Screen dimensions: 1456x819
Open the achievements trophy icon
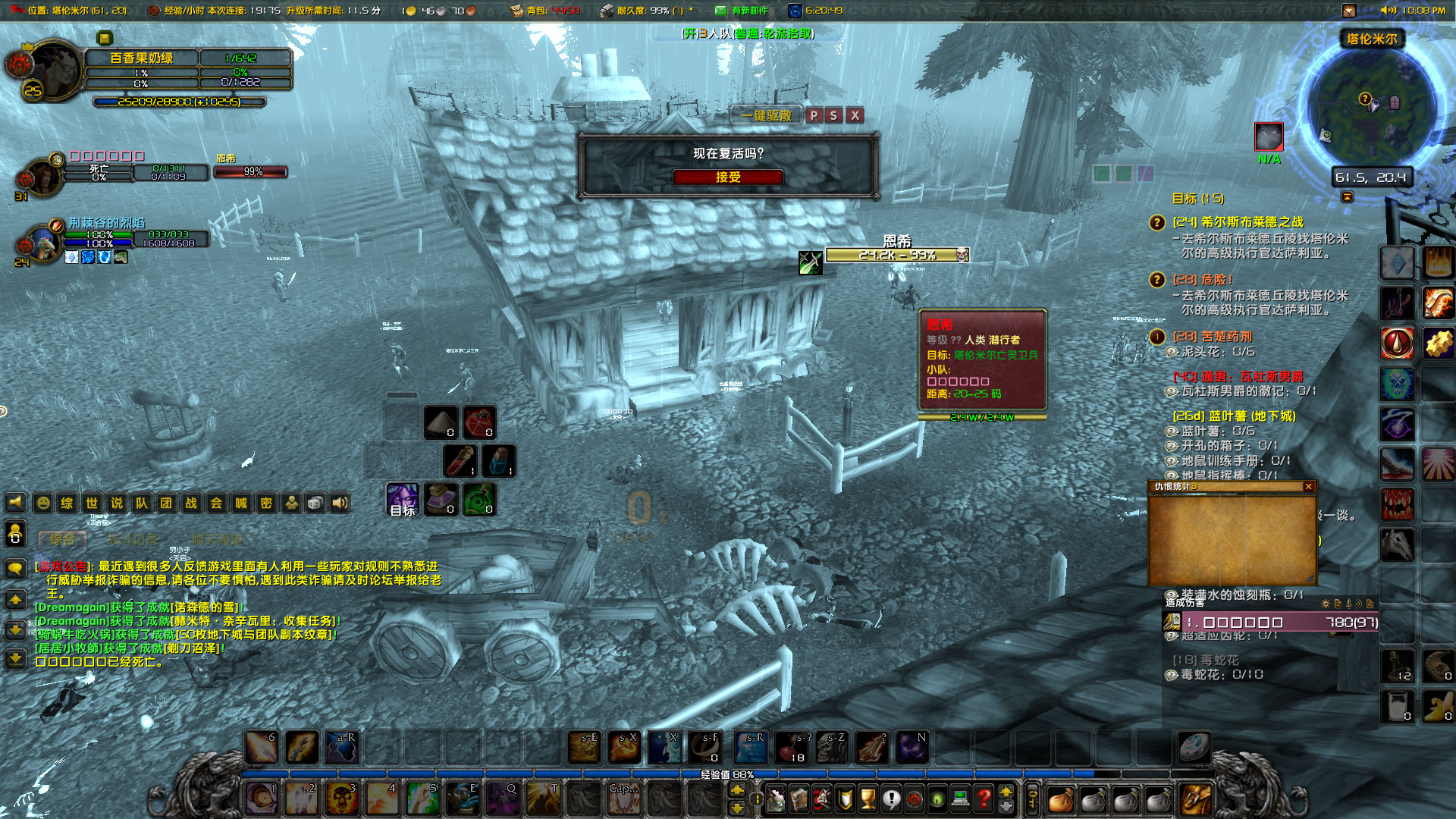(x=867, y=799)
